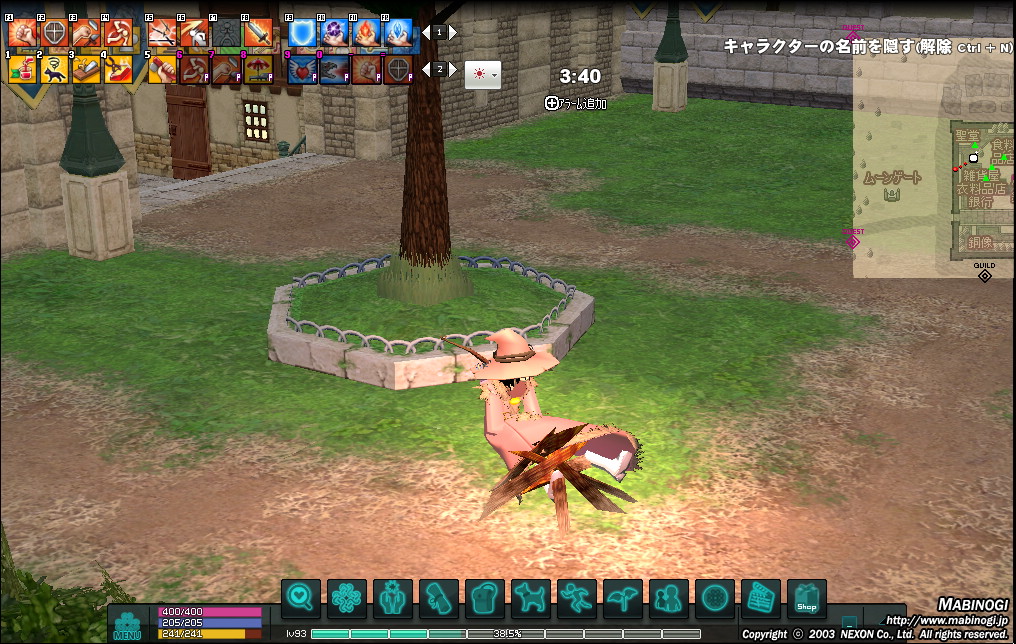Click the film clapperboard icon
The height and width of the screenshot is (644, 1016).
[760, 599]
